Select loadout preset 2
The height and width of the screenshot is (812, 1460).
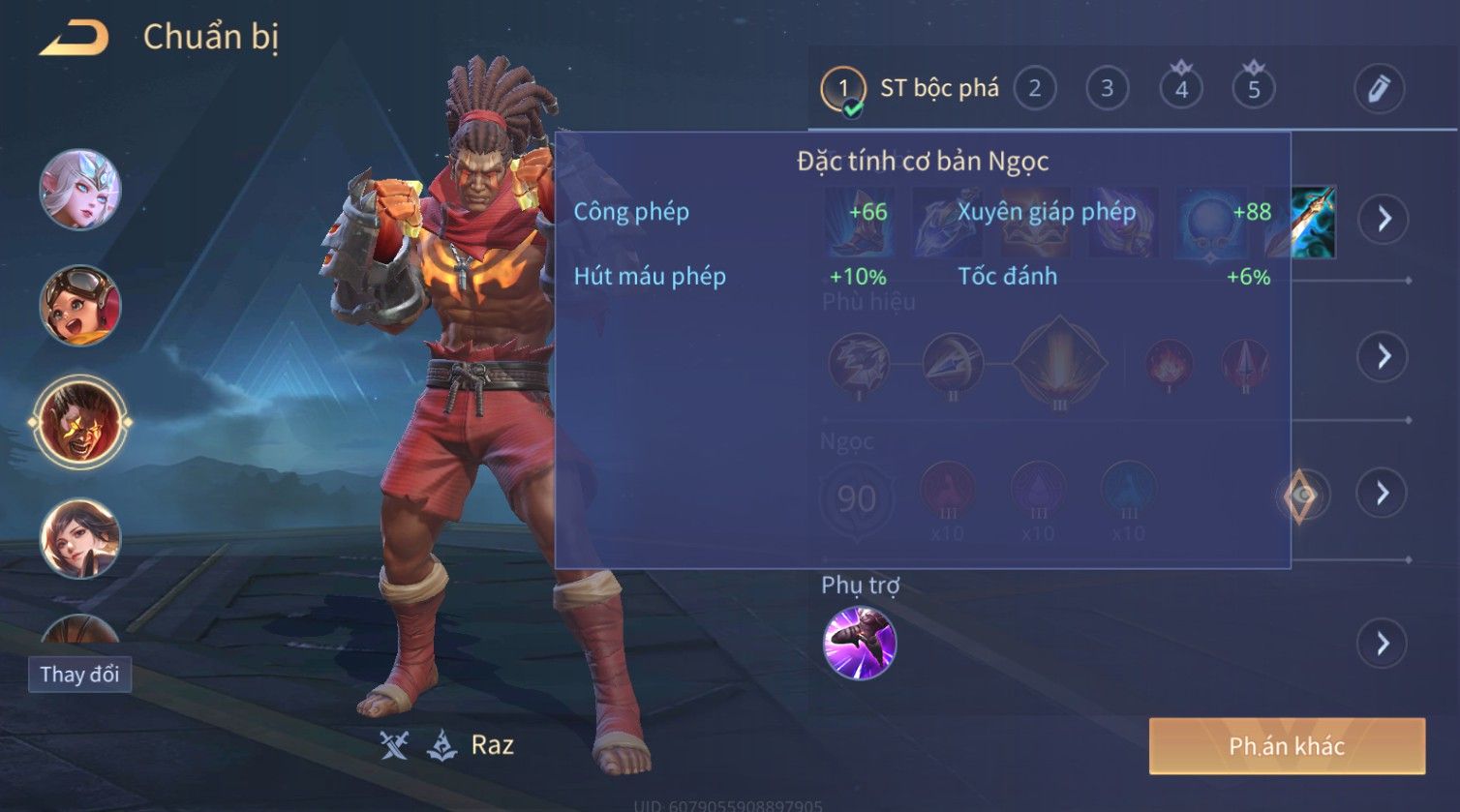[x=1035, y=89]
